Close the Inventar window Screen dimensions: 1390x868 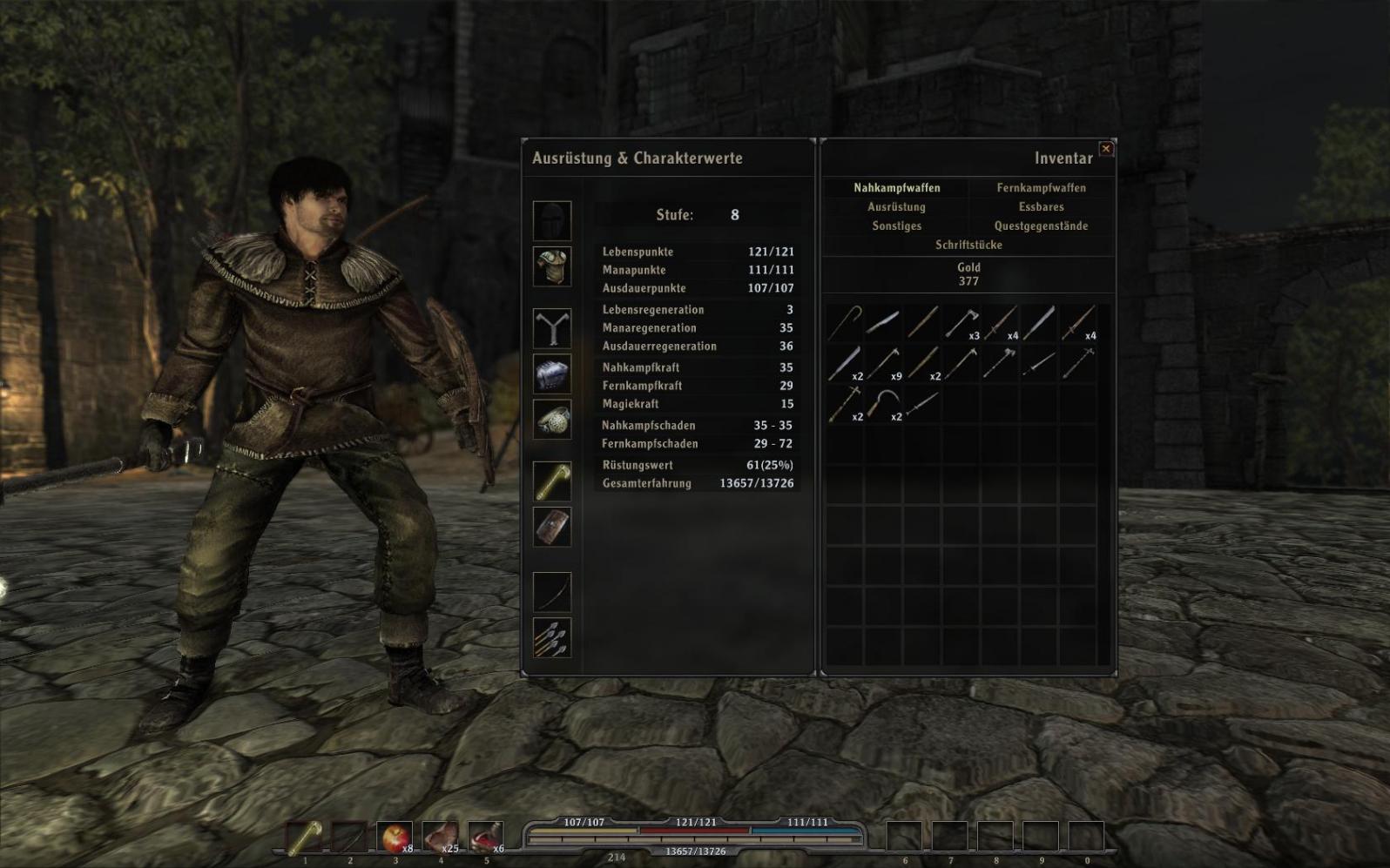pos(1106,149)
